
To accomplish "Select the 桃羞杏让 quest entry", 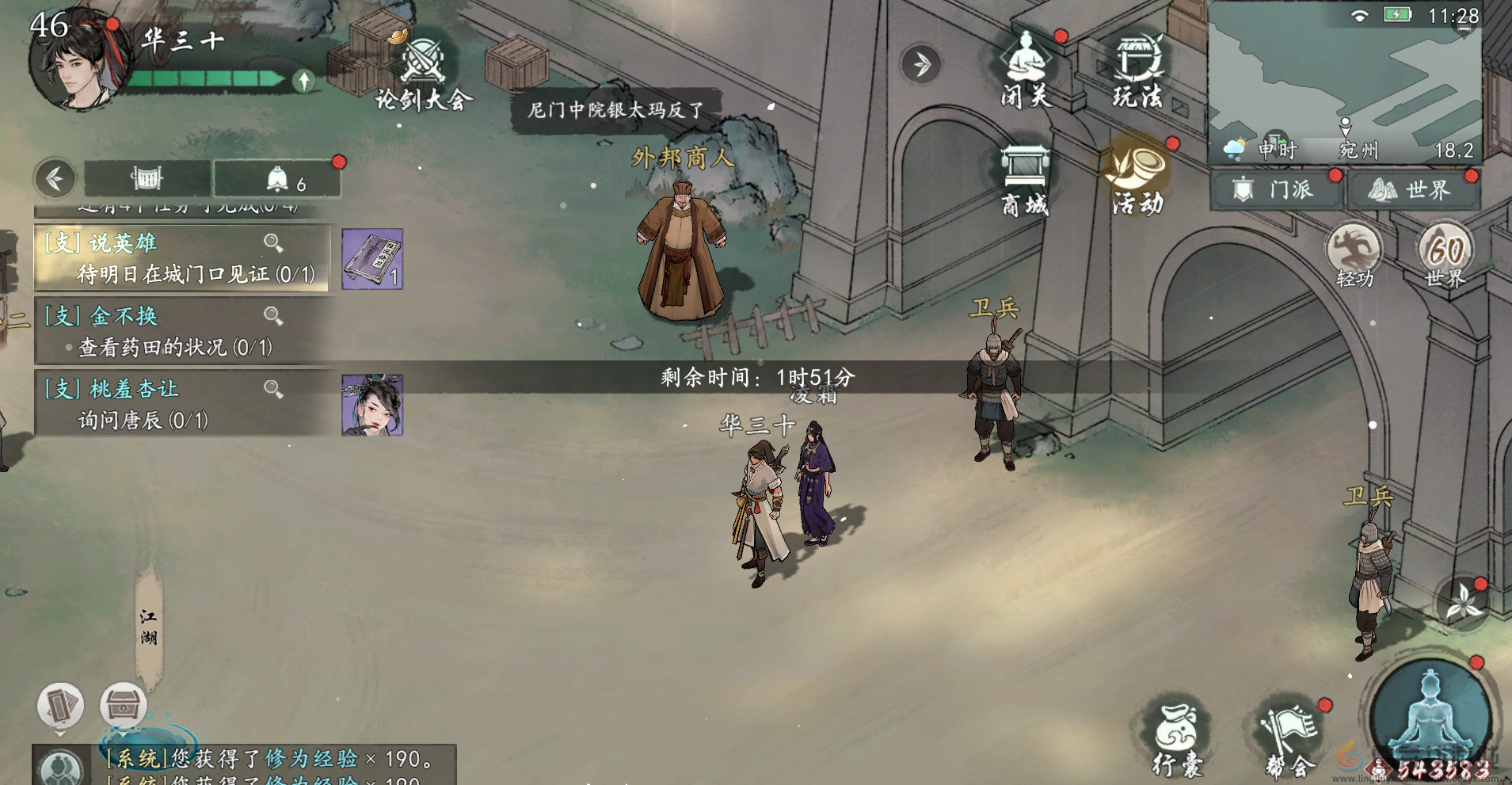I will point(181,404).
